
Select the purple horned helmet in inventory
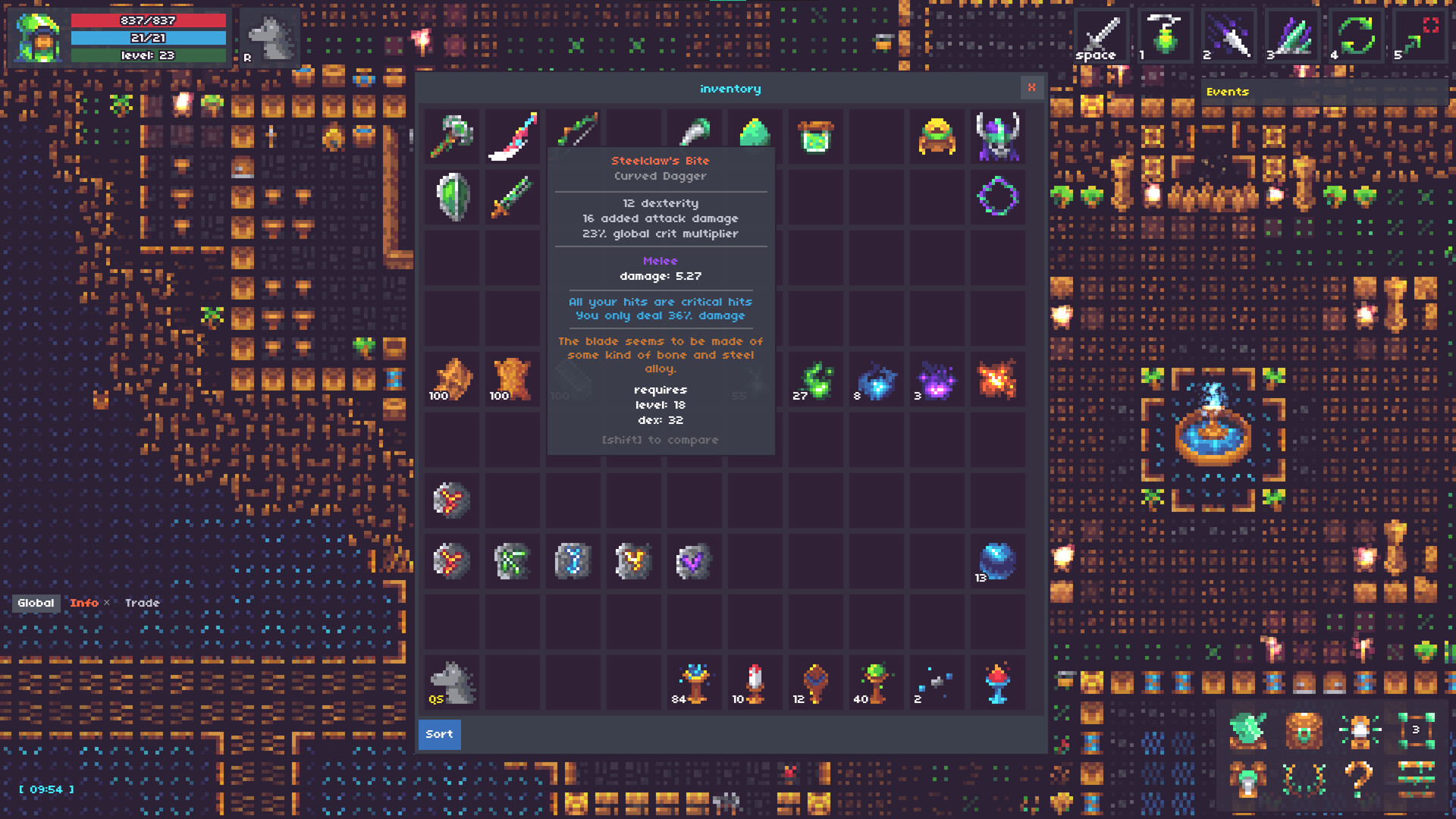click(997, 136)
